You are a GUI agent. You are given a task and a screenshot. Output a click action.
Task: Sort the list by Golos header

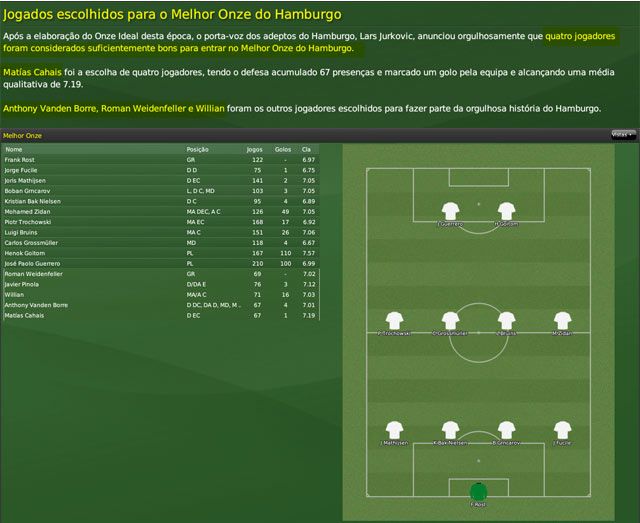[x=282, y=149]
